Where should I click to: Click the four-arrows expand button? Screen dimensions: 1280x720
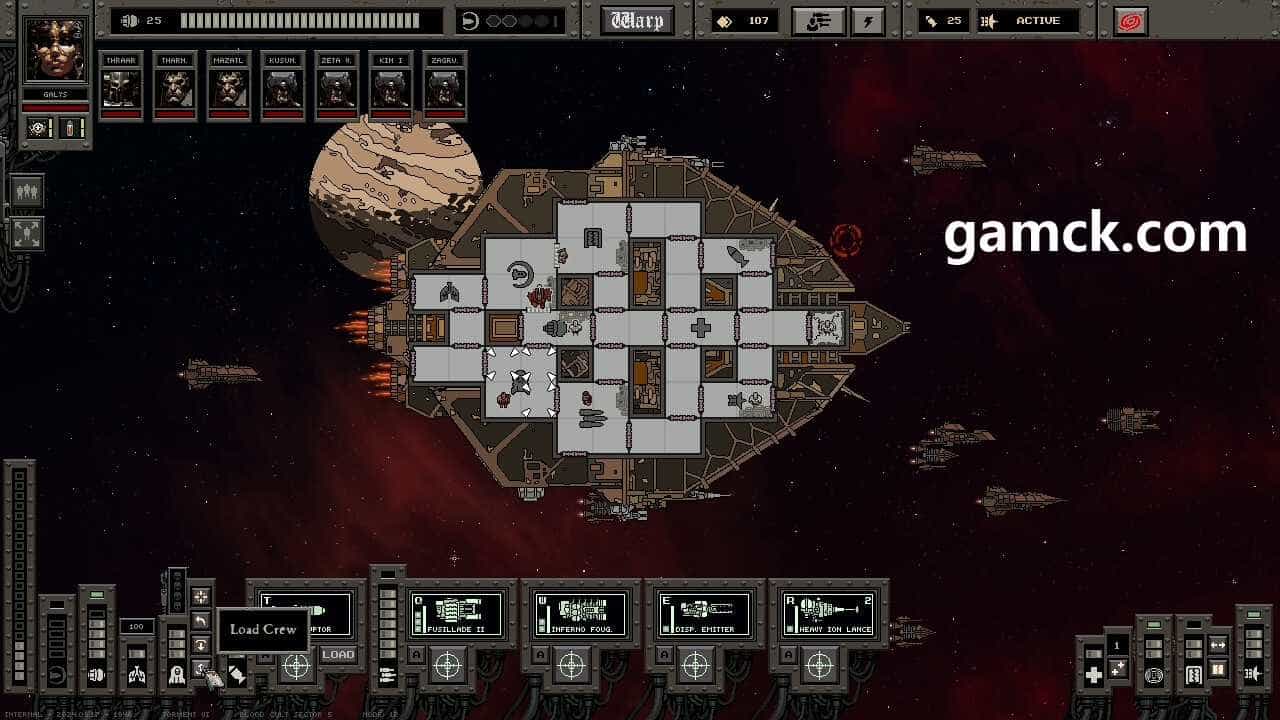(27, 234)
